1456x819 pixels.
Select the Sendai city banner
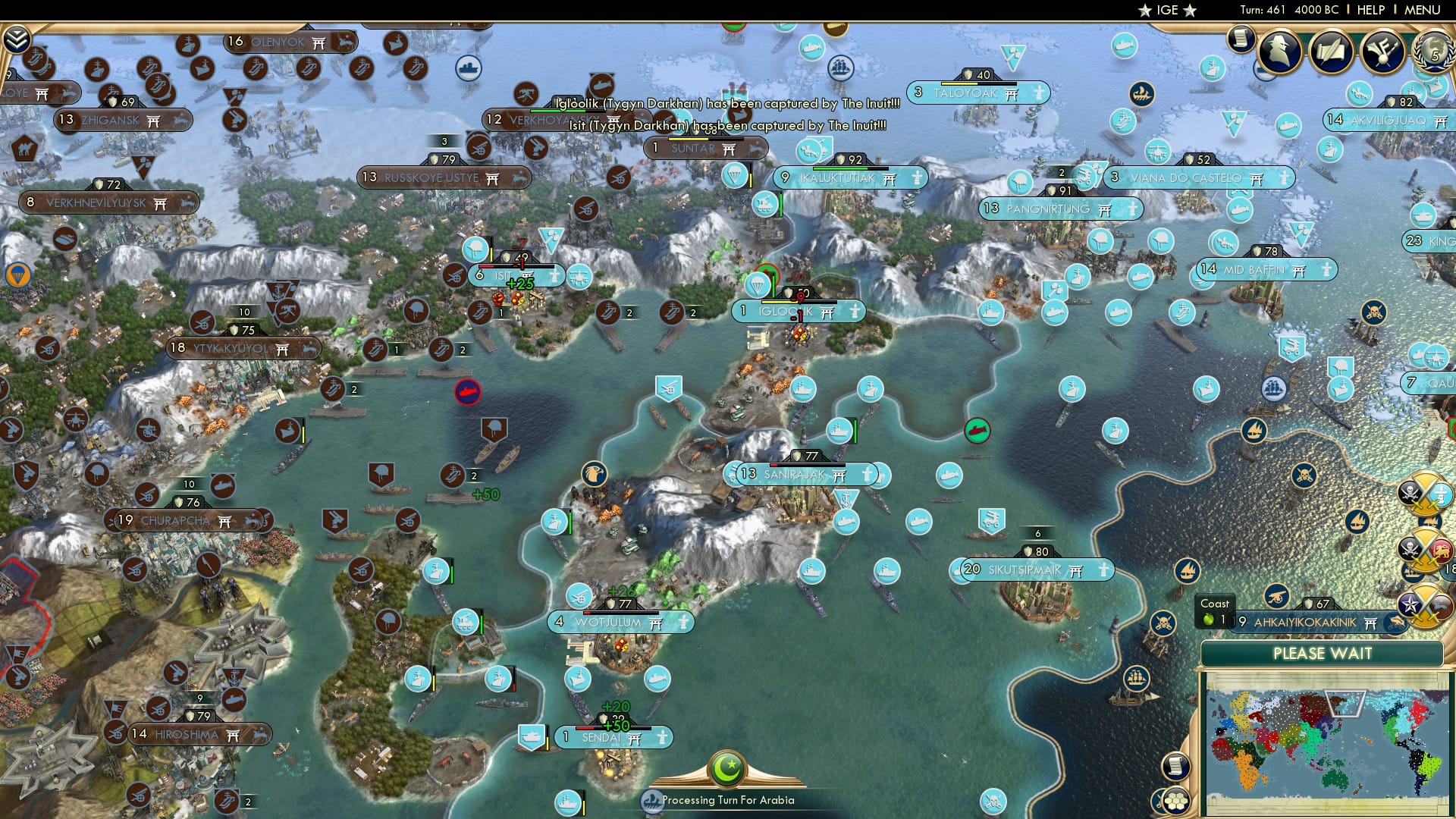(611, 736)
